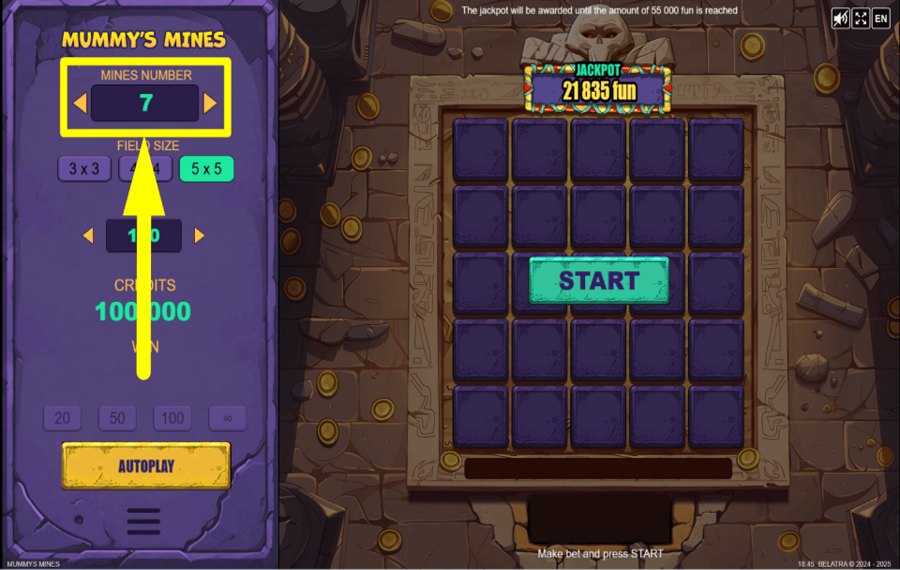Set autoplay count to 20 rounds
Image resolution: width=900 pixels, height=570 pixels.
click(x=62, y=418)
